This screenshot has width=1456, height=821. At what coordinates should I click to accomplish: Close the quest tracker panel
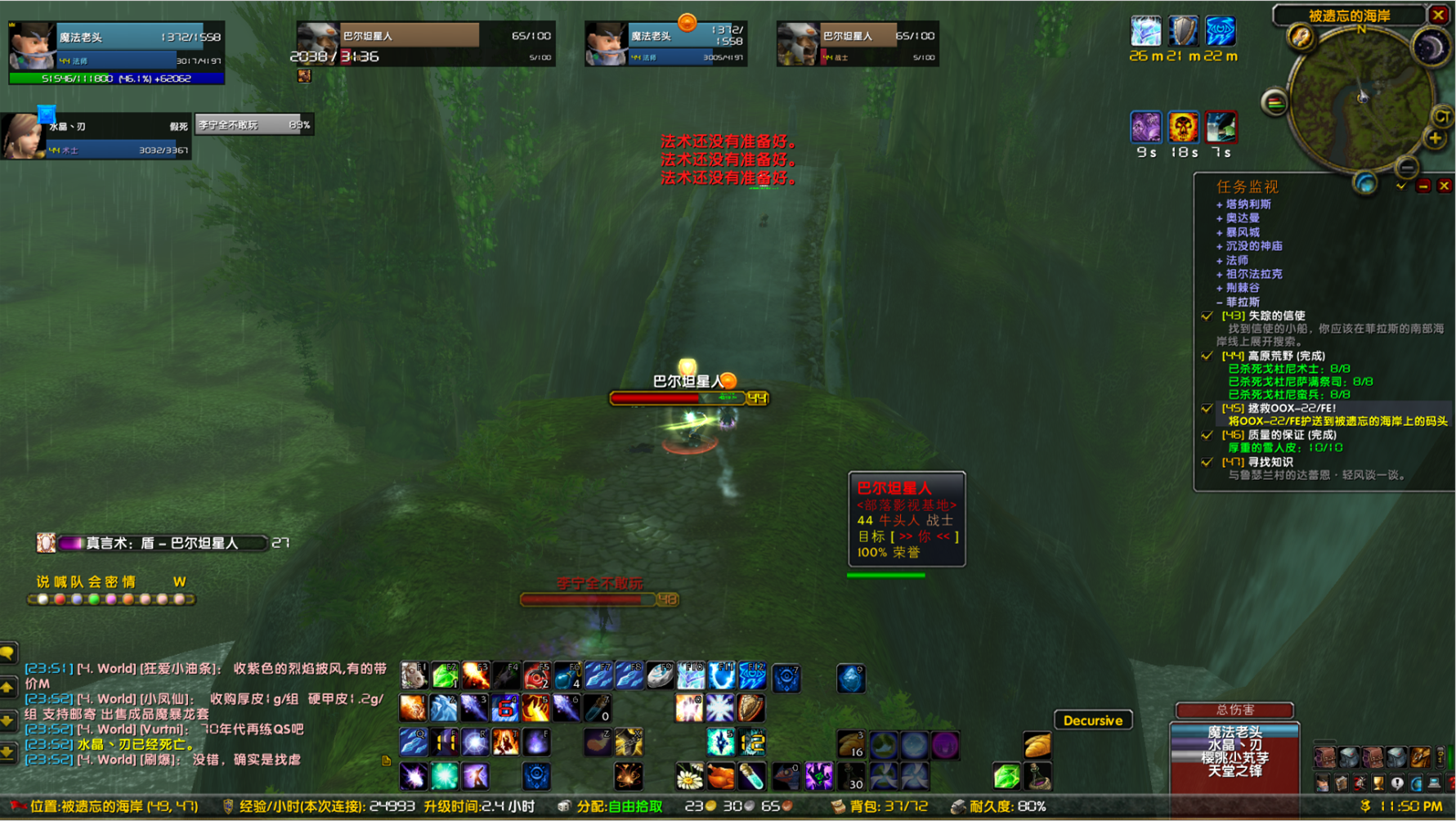pos(1445,186)
